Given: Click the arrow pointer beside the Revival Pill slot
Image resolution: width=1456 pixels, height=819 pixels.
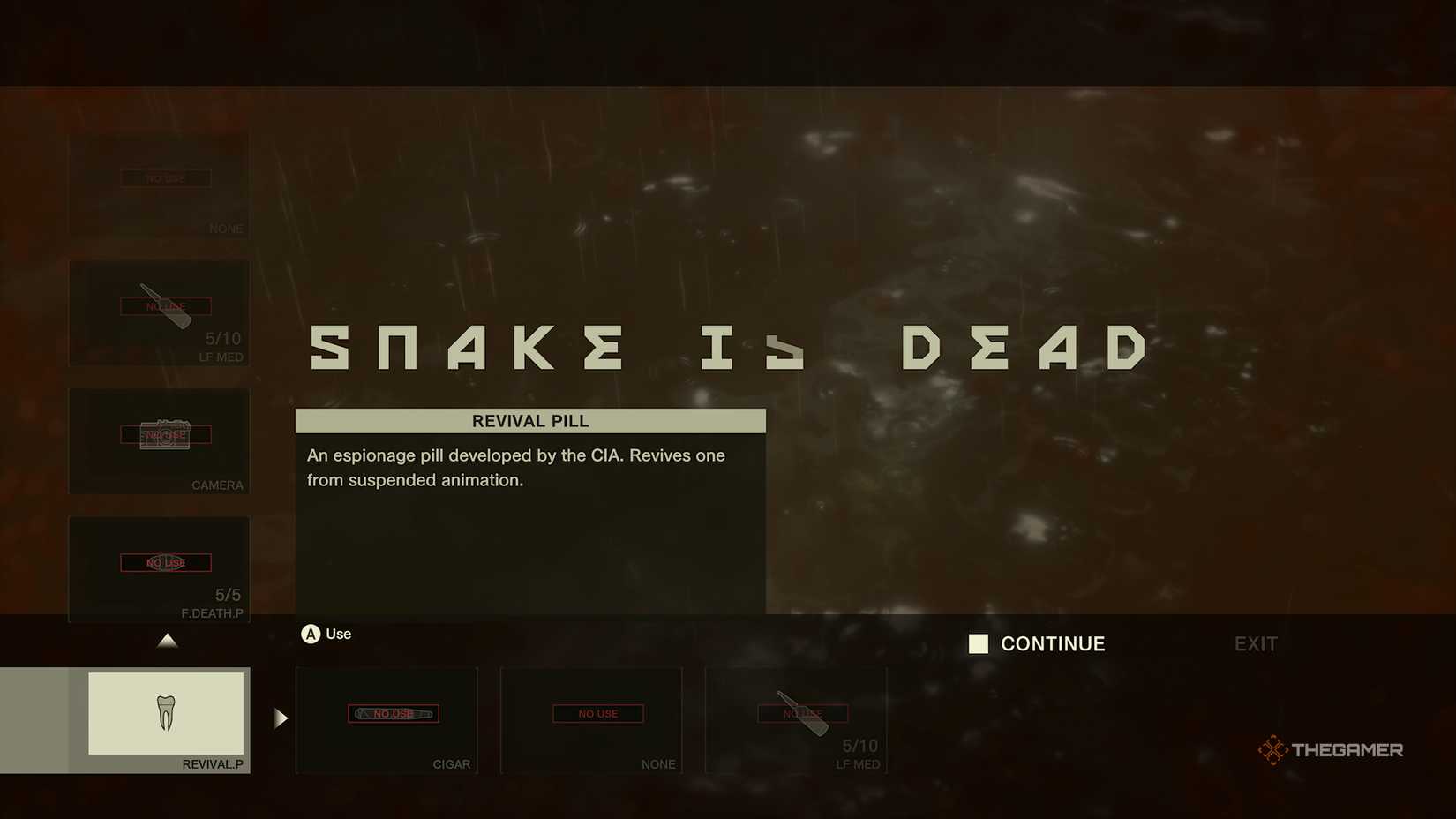Looking at the screenshot, I should 280,718.
